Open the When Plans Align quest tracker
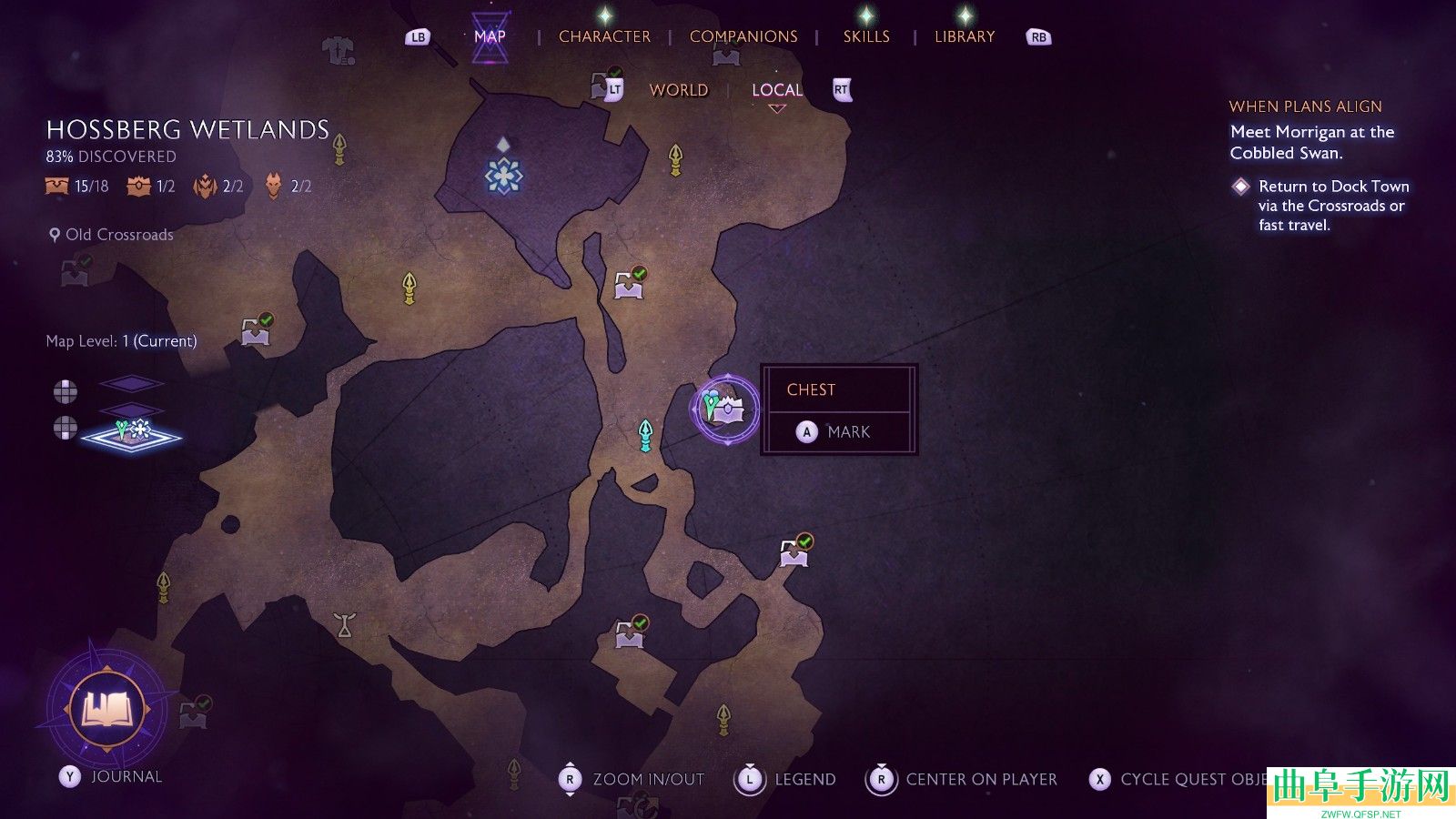The width and height of the screenshot is (1456, 819). [x=1305, y=106]
